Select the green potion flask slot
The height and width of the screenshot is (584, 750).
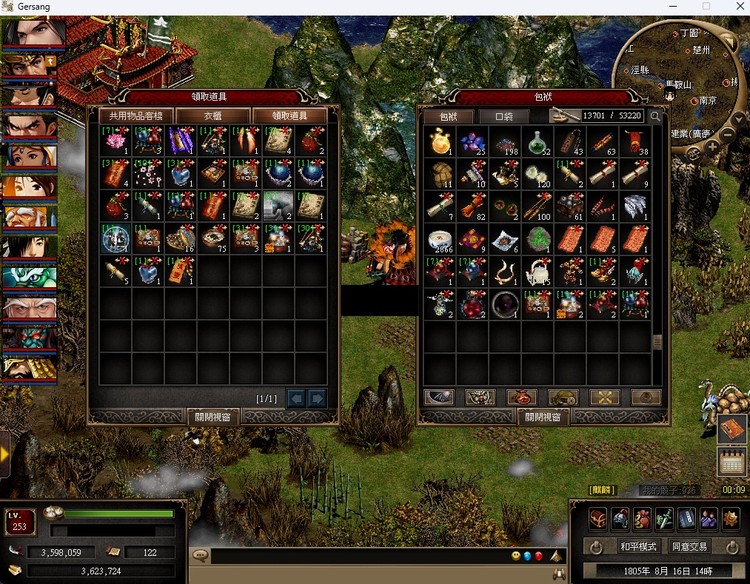point(538,143)
